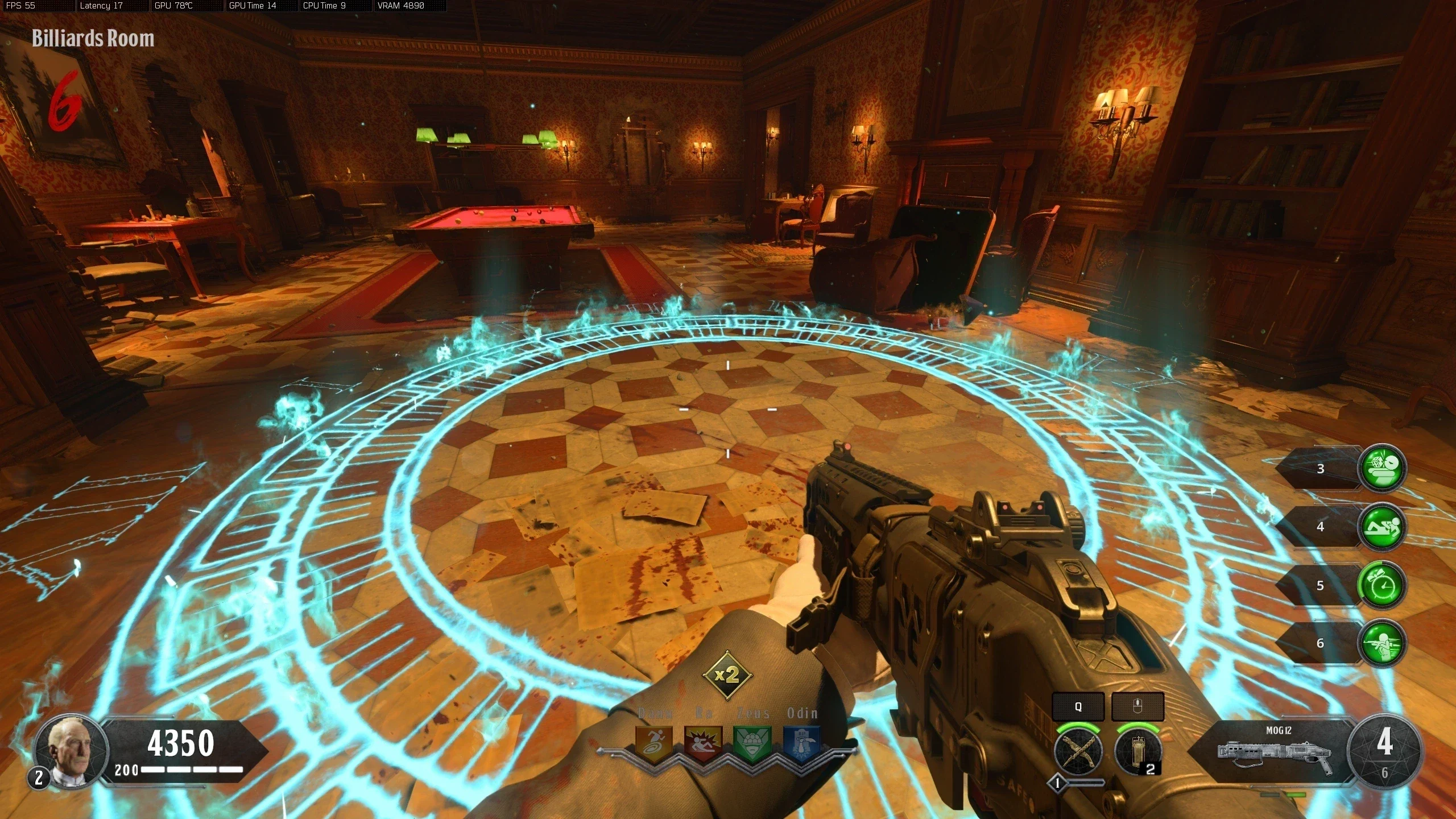Activate the alarm clock elixir in slot 5
The height and width of the screenshot is (819, 1456).
click(1381, 585)
